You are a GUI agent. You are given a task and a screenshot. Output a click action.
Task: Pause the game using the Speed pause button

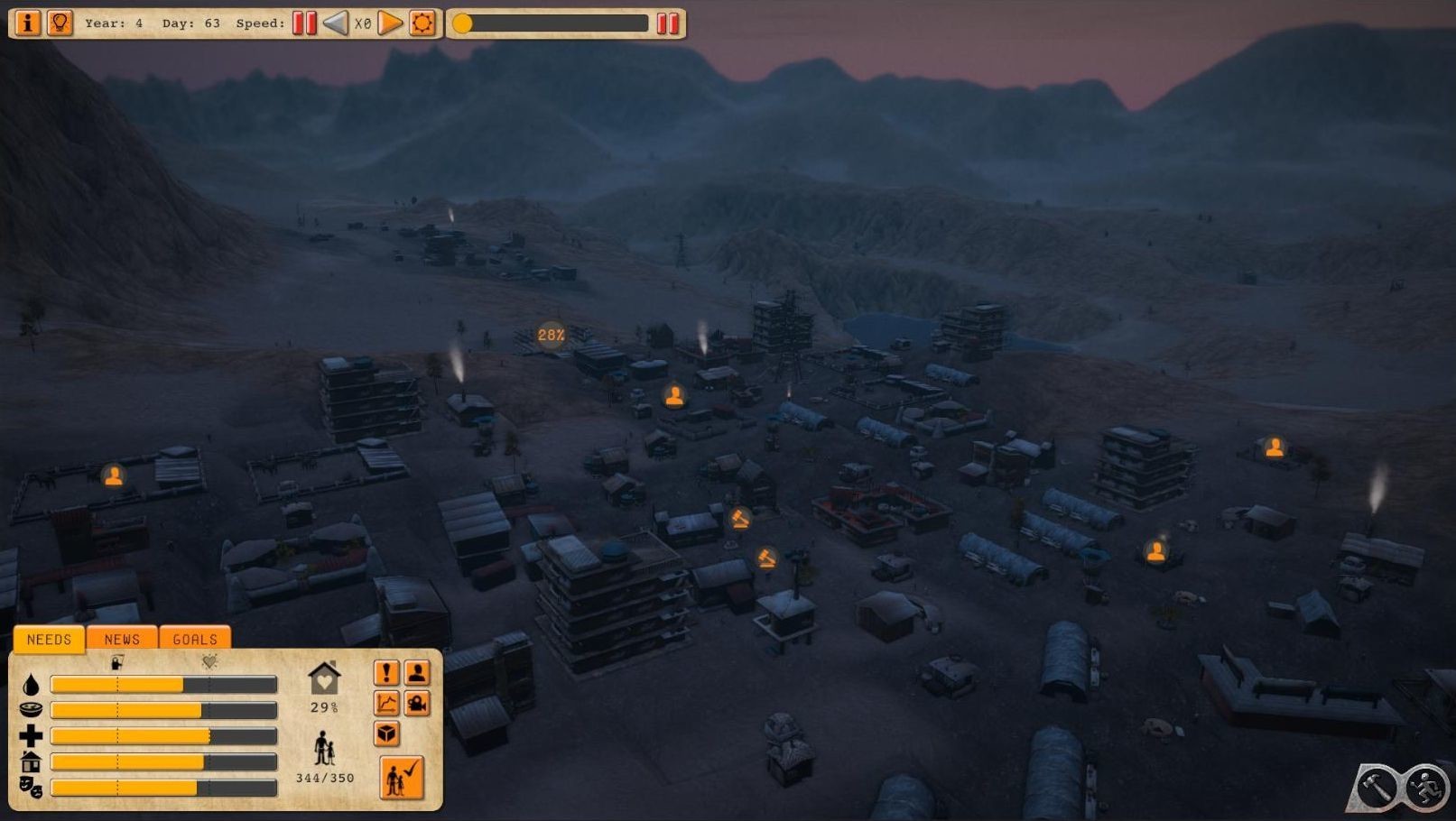click(305, 23)
